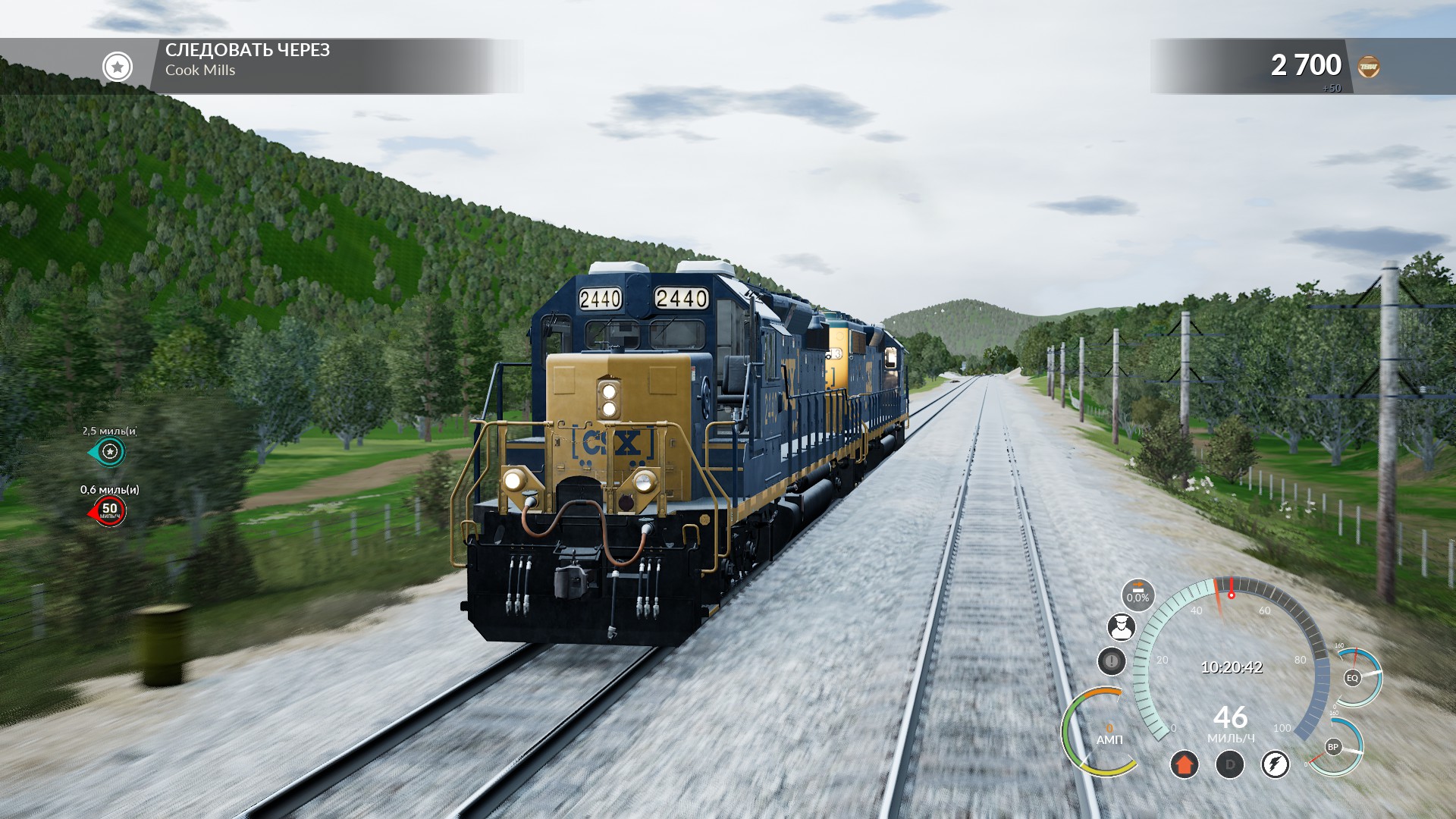Select the medal icon next to the score
The width and height of the screenshot is (1456, 819).
coord(1370,65)
